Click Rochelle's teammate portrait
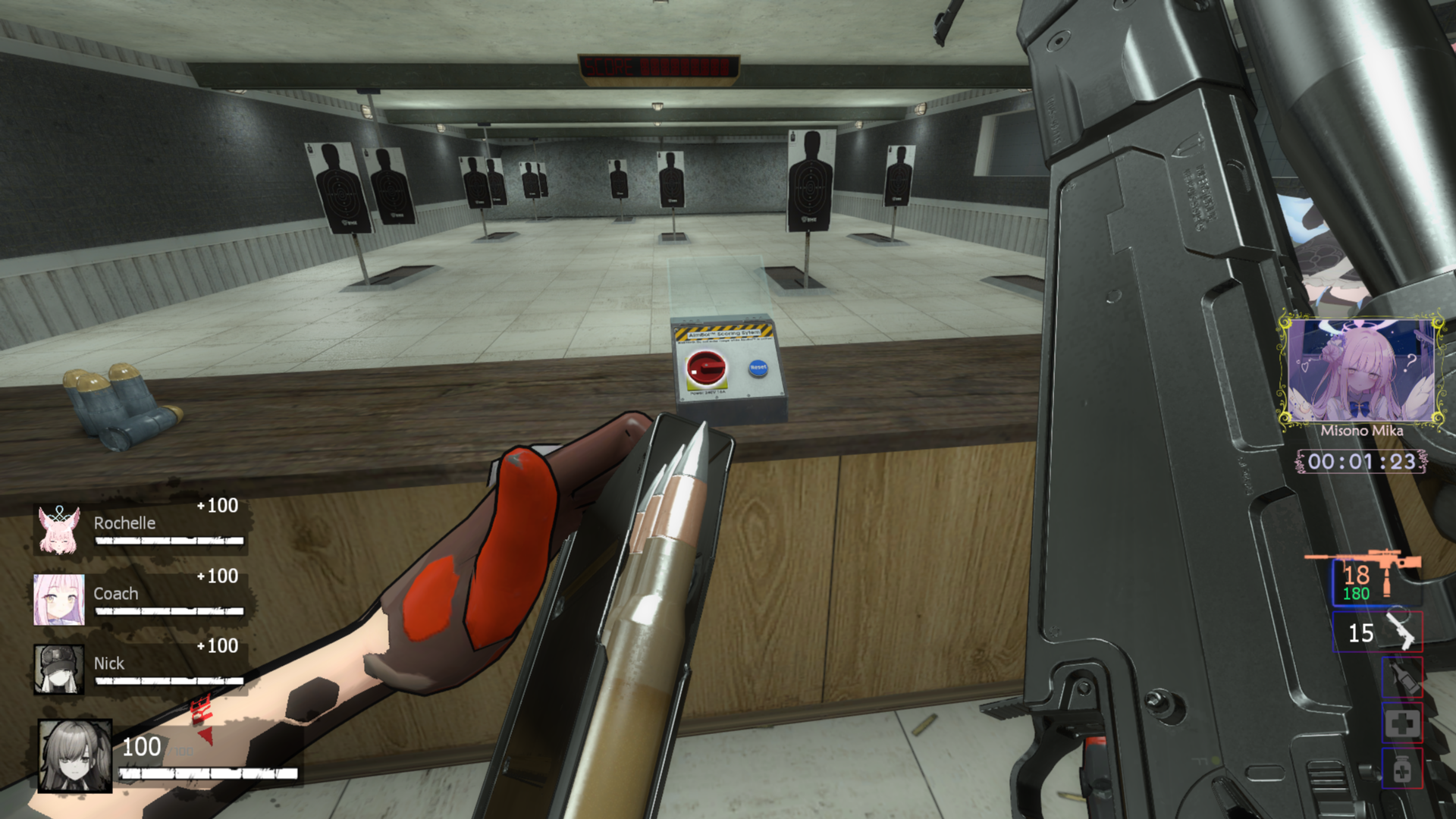1456x819 pixels. point(59,529)
